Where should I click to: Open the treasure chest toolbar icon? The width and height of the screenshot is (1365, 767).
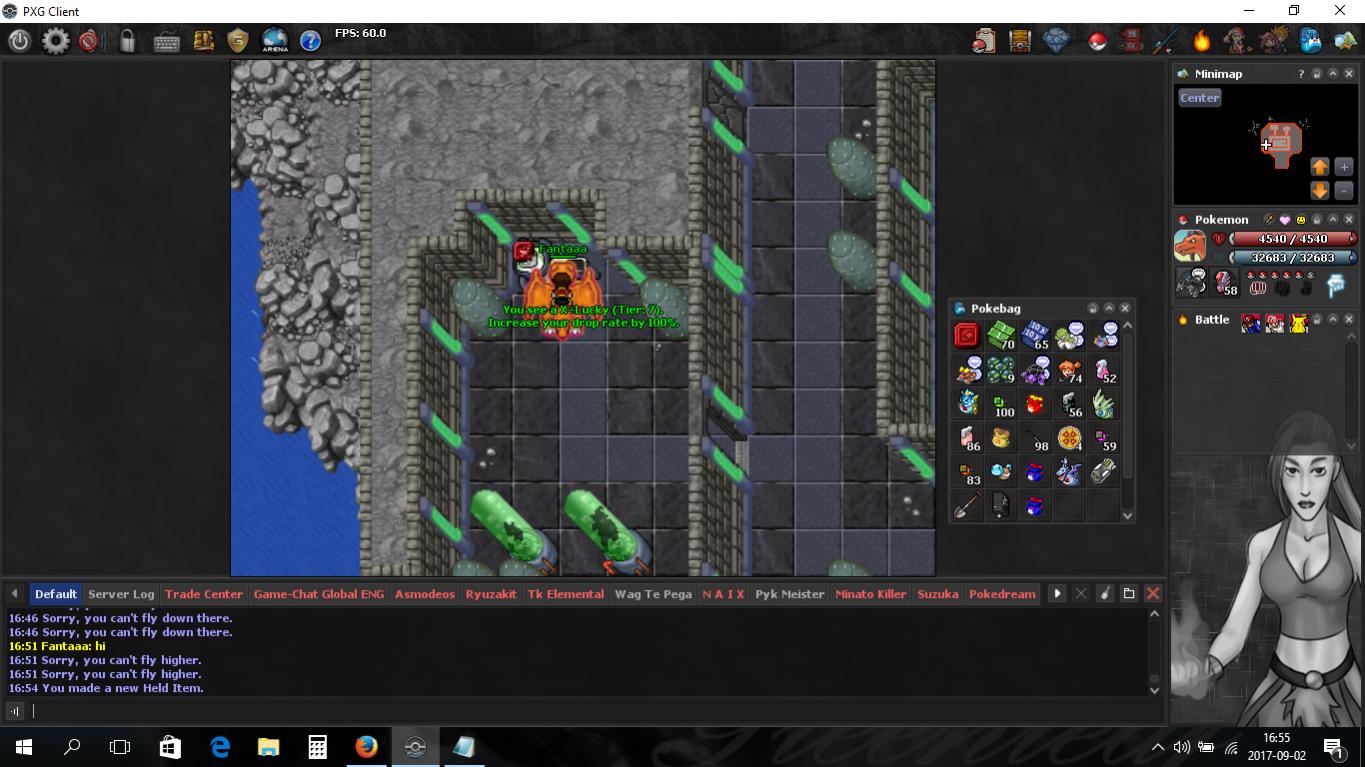pos(1020,41)
